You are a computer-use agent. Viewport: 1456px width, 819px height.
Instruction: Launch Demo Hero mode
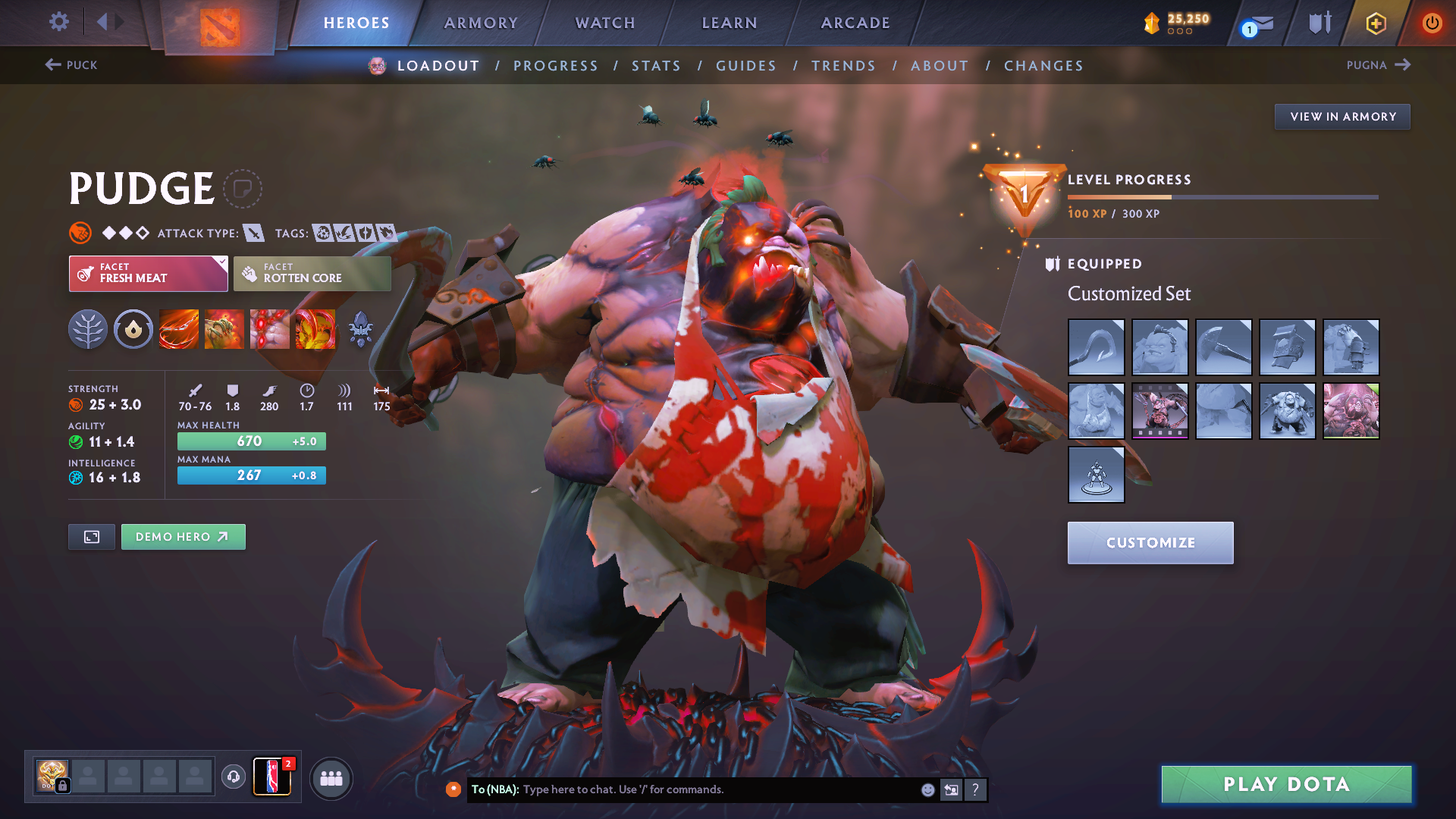(x=183, y=537)
